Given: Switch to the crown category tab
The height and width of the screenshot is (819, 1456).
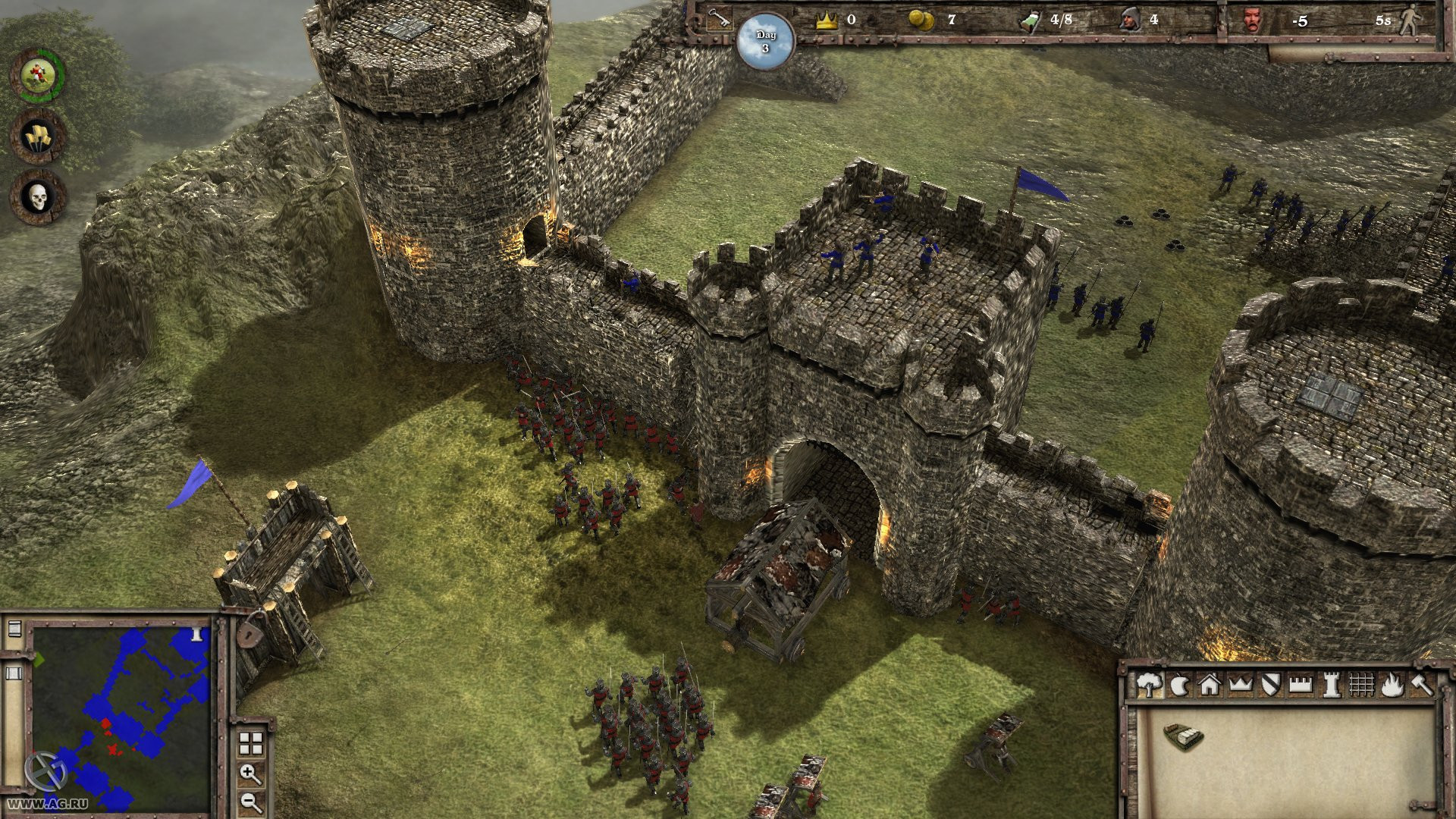Looking at the screenshot, I should [x=1240, y=685].
